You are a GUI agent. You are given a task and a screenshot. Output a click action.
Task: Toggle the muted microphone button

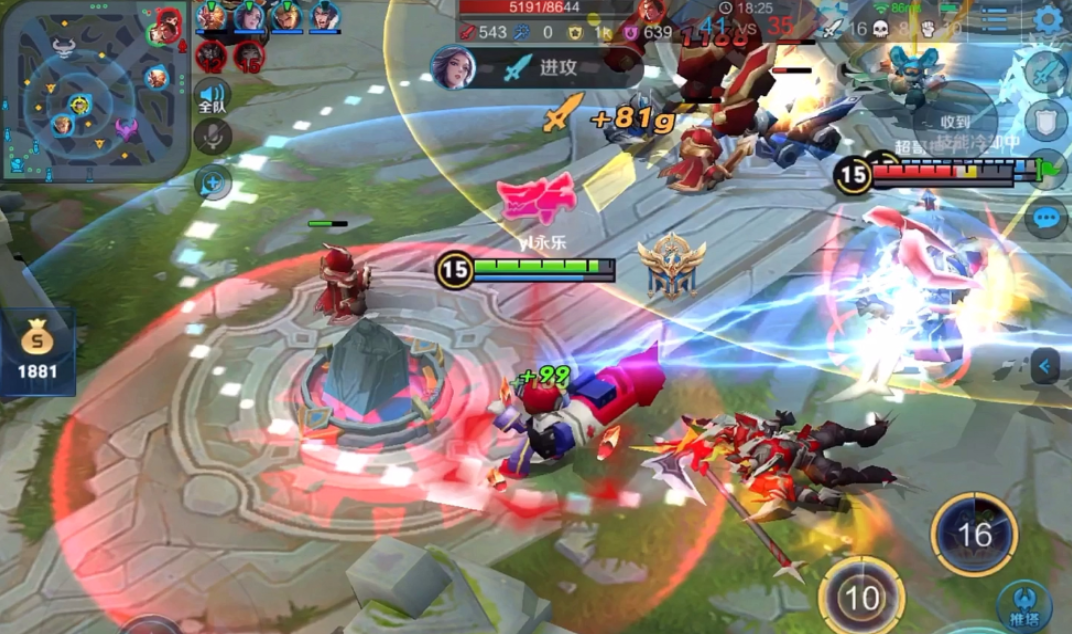[212, 136]
